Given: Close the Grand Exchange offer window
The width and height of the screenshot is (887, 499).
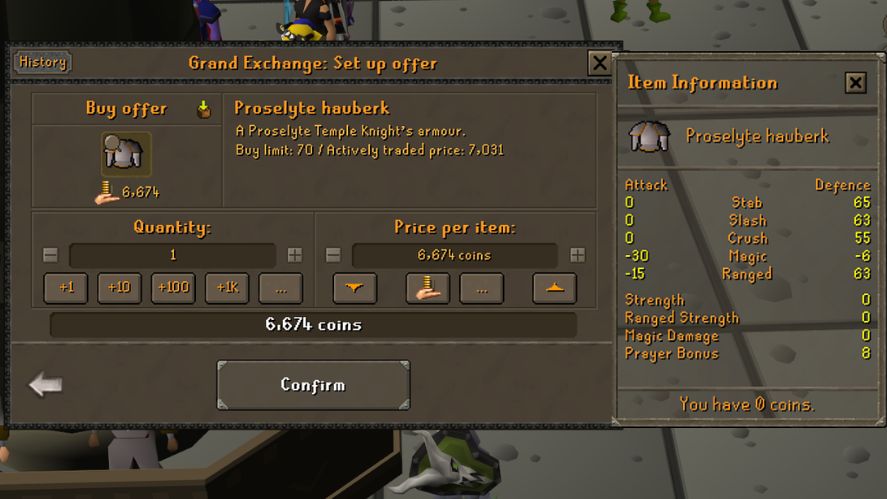Looking at the screenshot, I should pyautogui.click(x=599, y=63).
